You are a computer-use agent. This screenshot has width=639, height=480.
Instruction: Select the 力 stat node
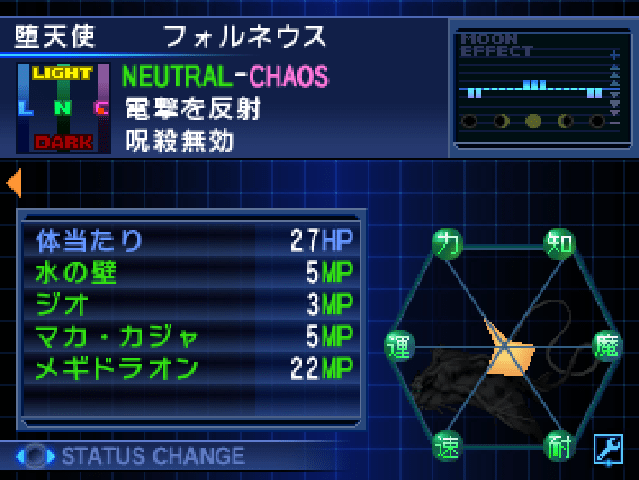[448, 243]
